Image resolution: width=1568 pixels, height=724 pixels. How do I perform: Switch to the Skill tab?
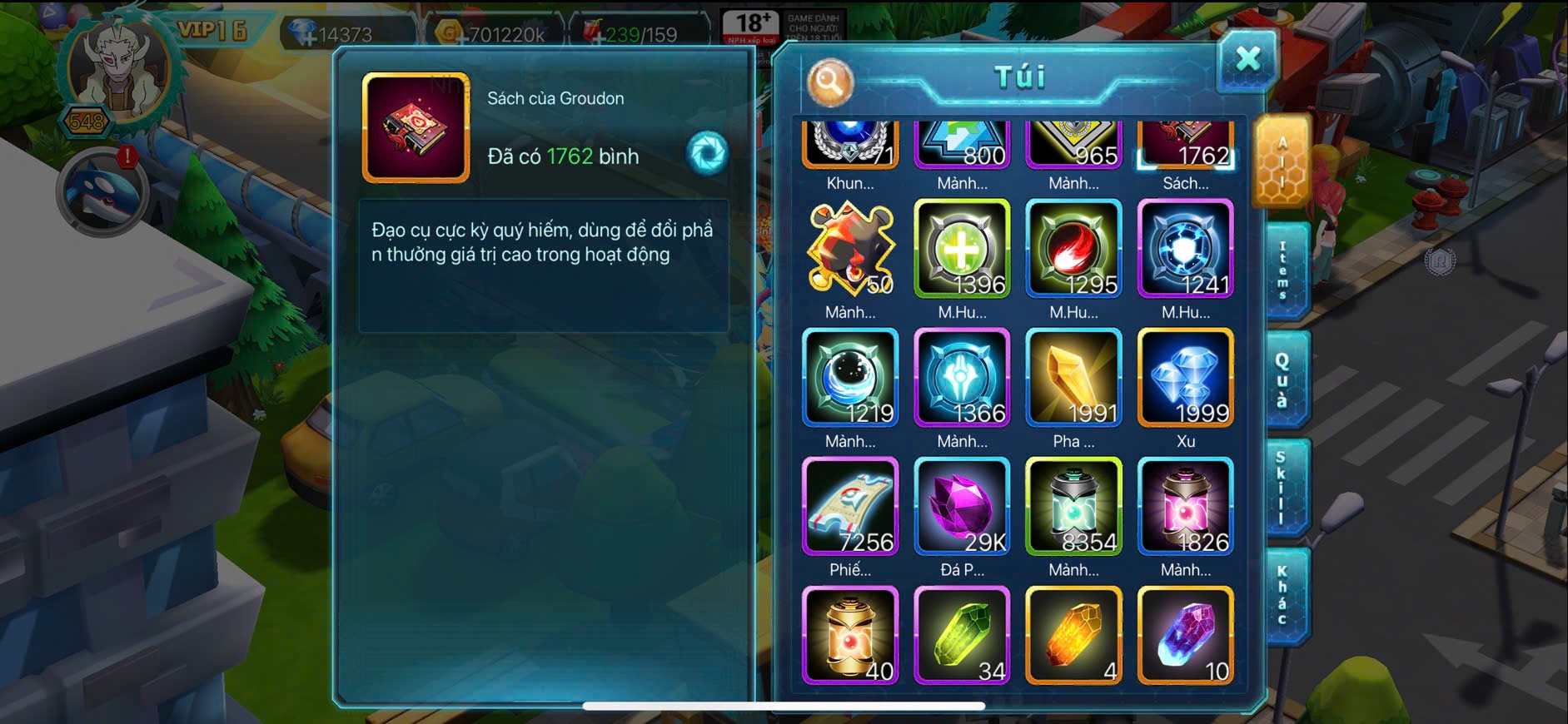pyautogui.click(x=1284, y=487)
